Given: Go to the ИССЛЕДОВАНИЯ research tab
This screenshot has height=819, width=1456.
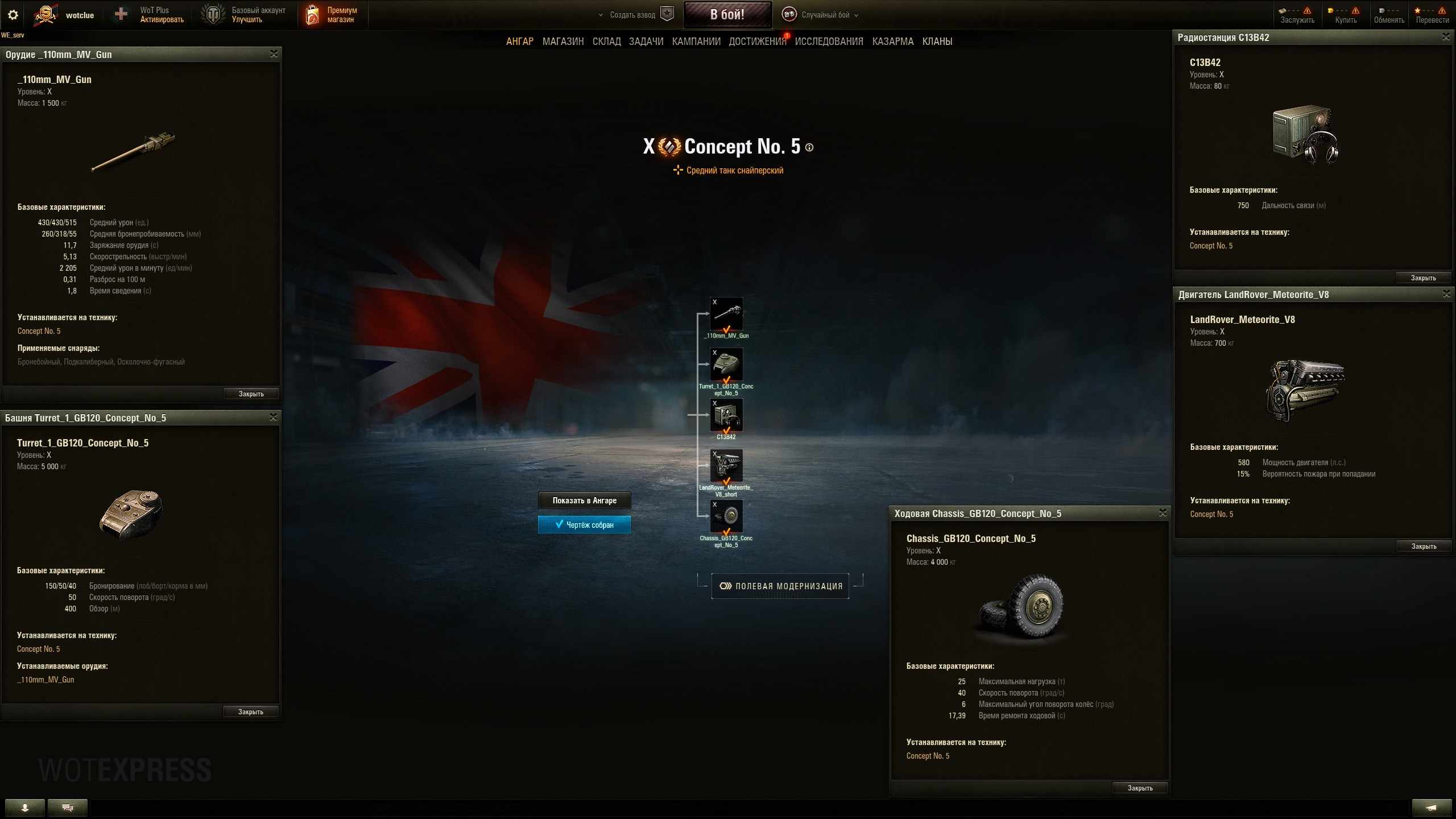Looking at the screenshot, I should [829, 42].
